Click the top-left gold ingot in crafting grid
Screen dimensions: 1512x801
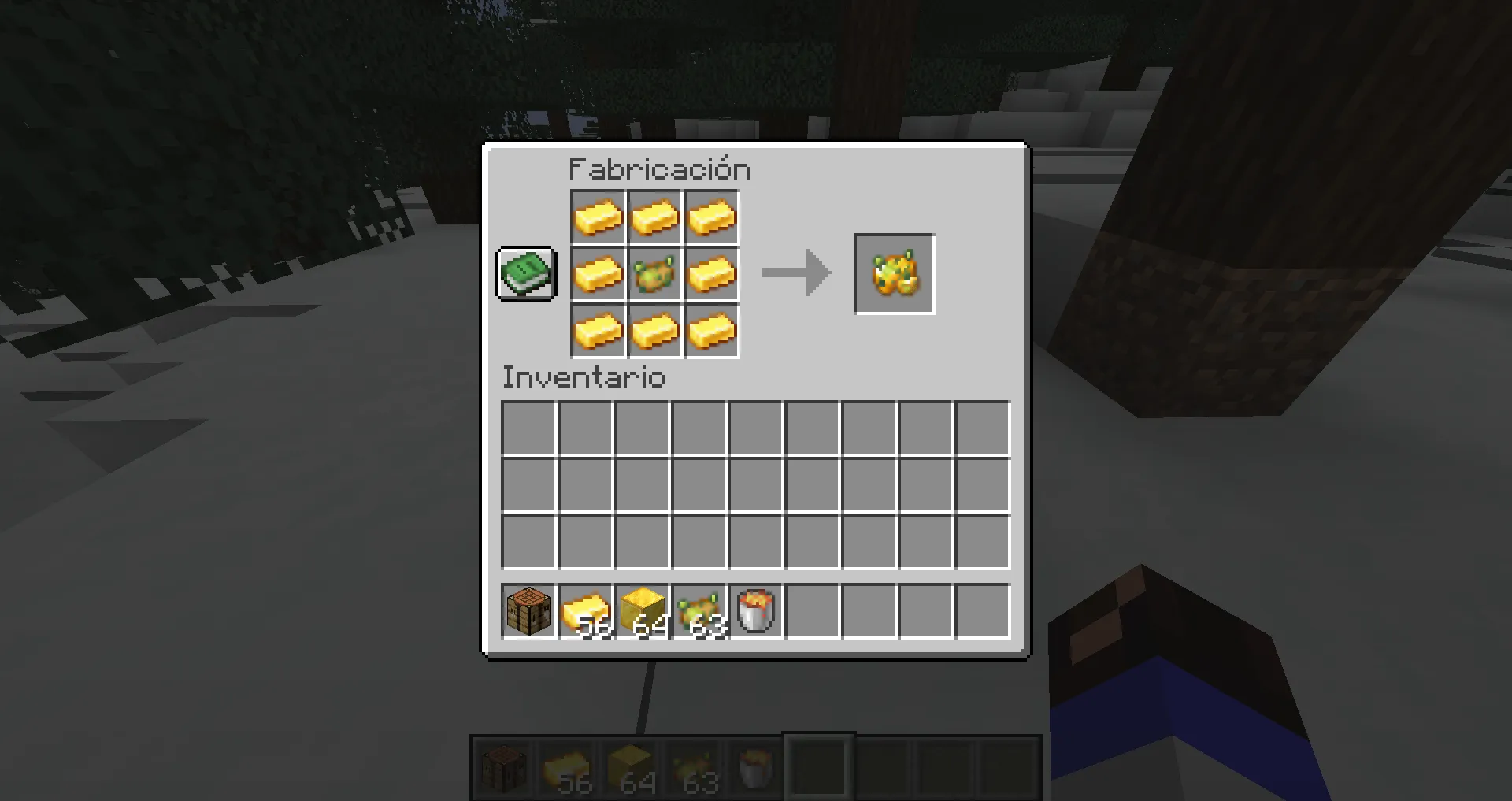(598, 217)
